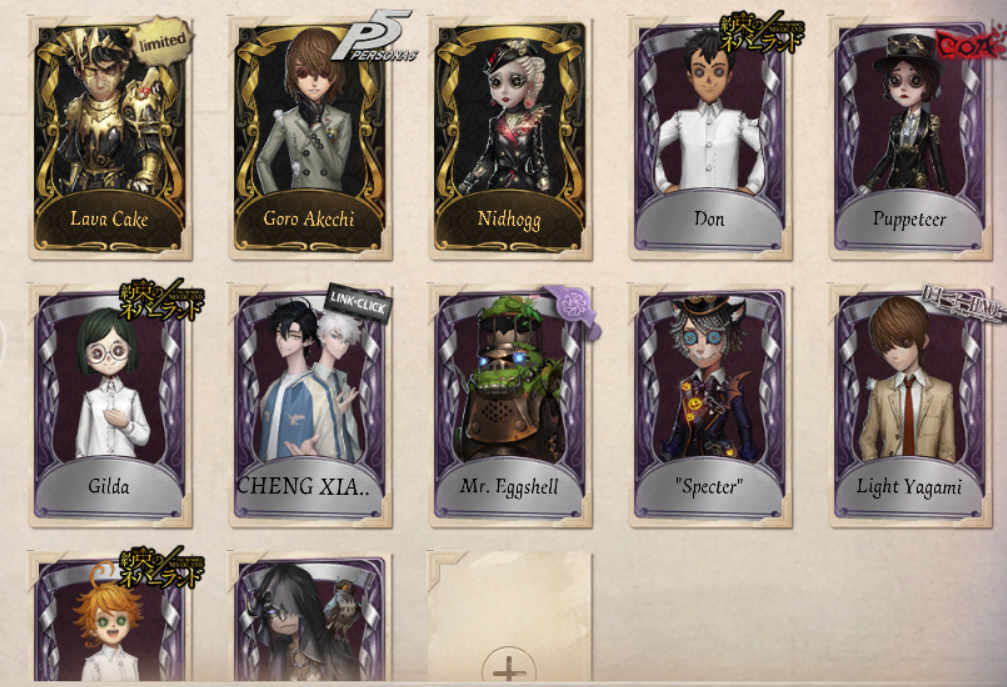Screen dimensions: 1007x687
Task: Choose the Goro Akechi costume card
Action: [310, 138]
